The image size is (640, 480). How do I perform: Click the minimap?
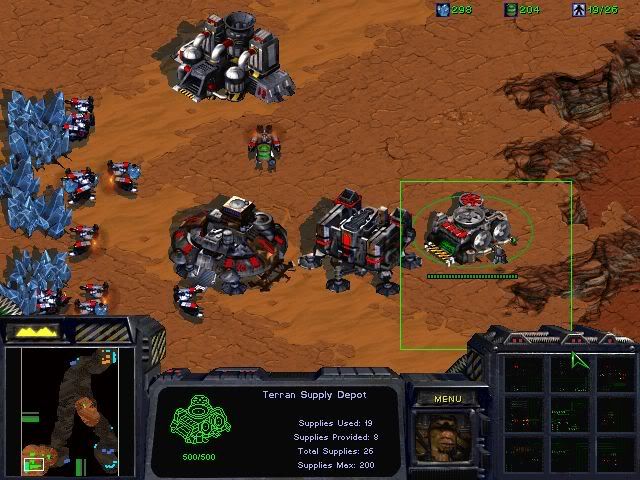70,409
